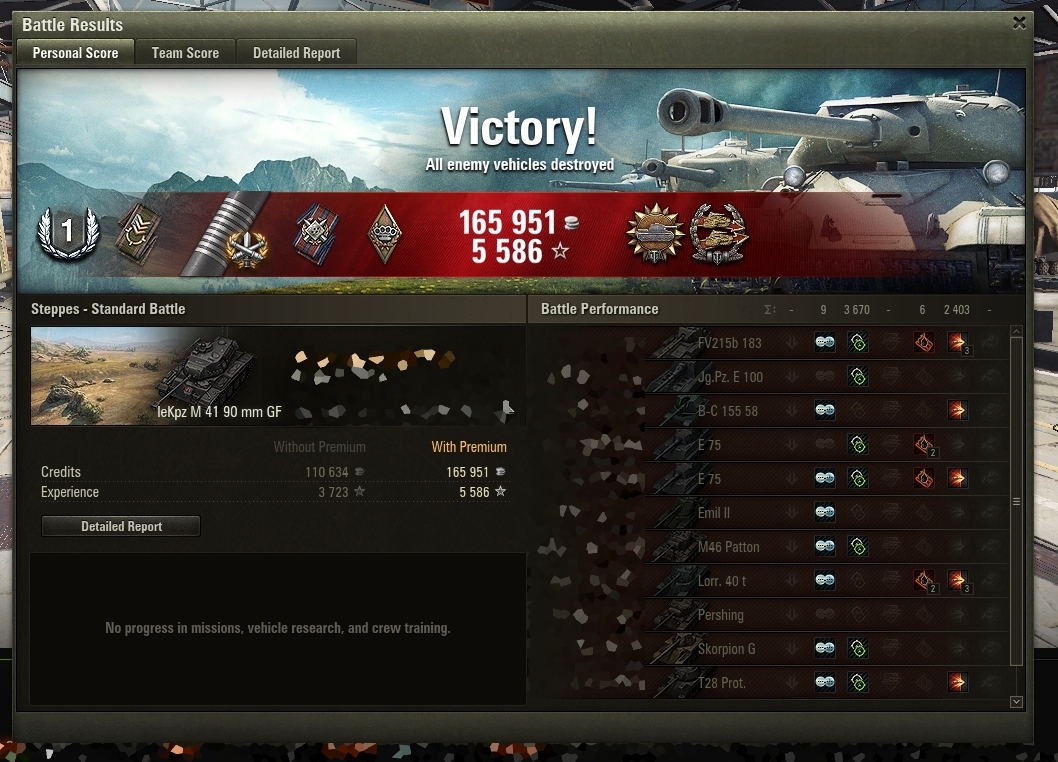Select the Jg.Pz. E 100 row

pyautogui.click(x=730, y=377)
